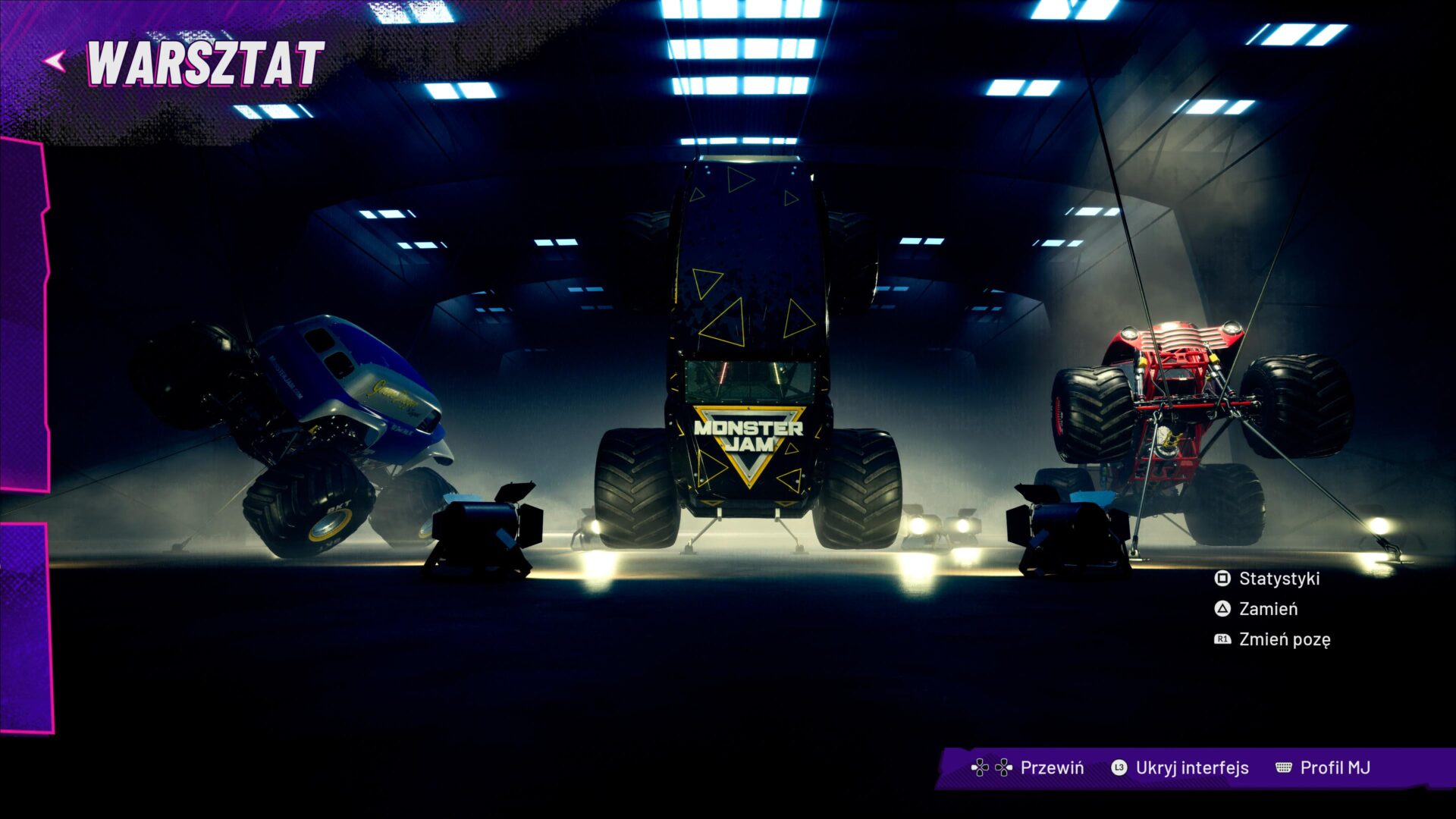Click the square button icon beside Statystyki
The width and height of the screenshot is (1456, 819).
(1222, 578)
